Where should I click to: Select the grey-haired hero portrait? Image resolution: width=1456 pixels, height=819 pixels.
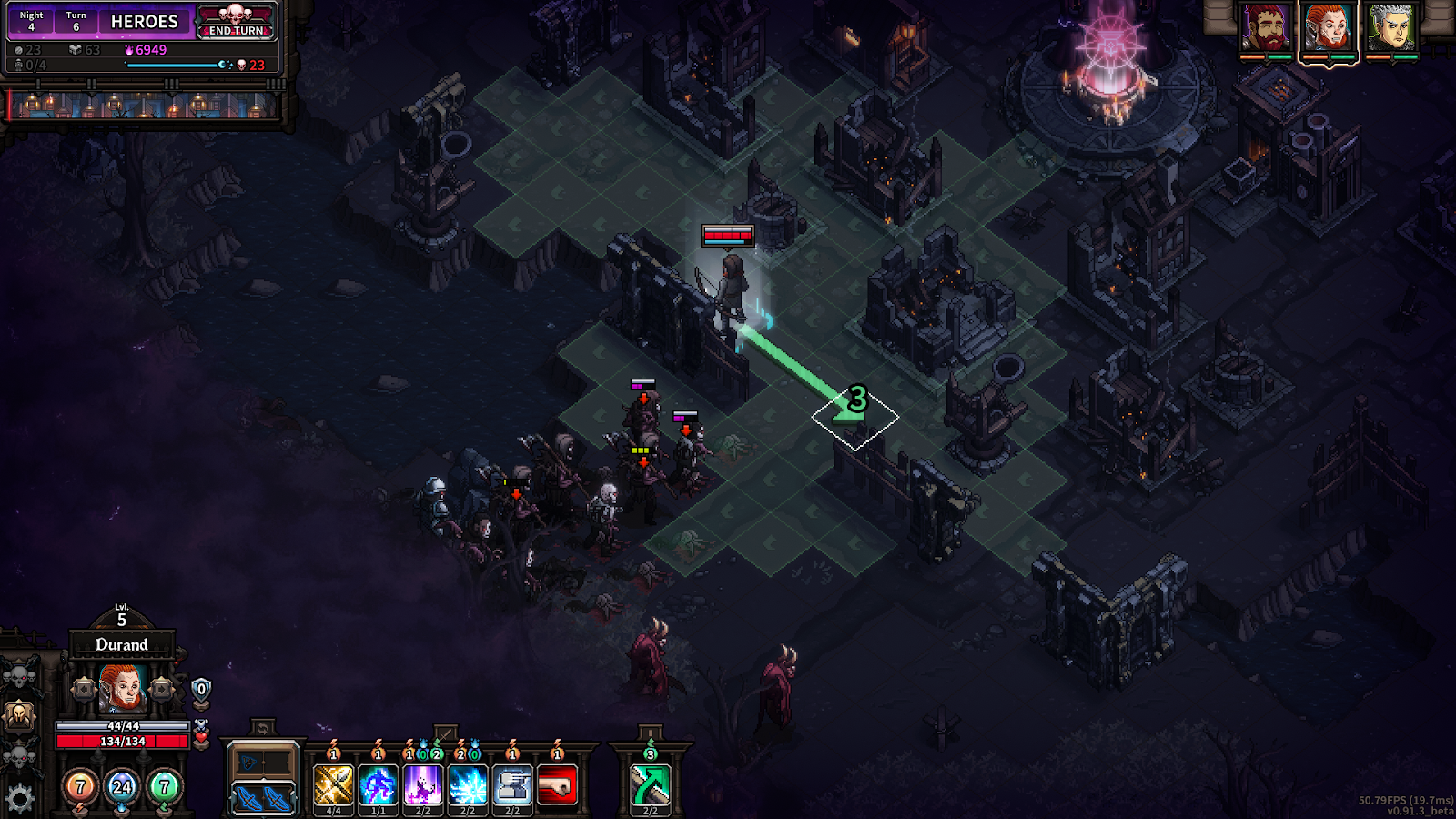click(1391, 28)
